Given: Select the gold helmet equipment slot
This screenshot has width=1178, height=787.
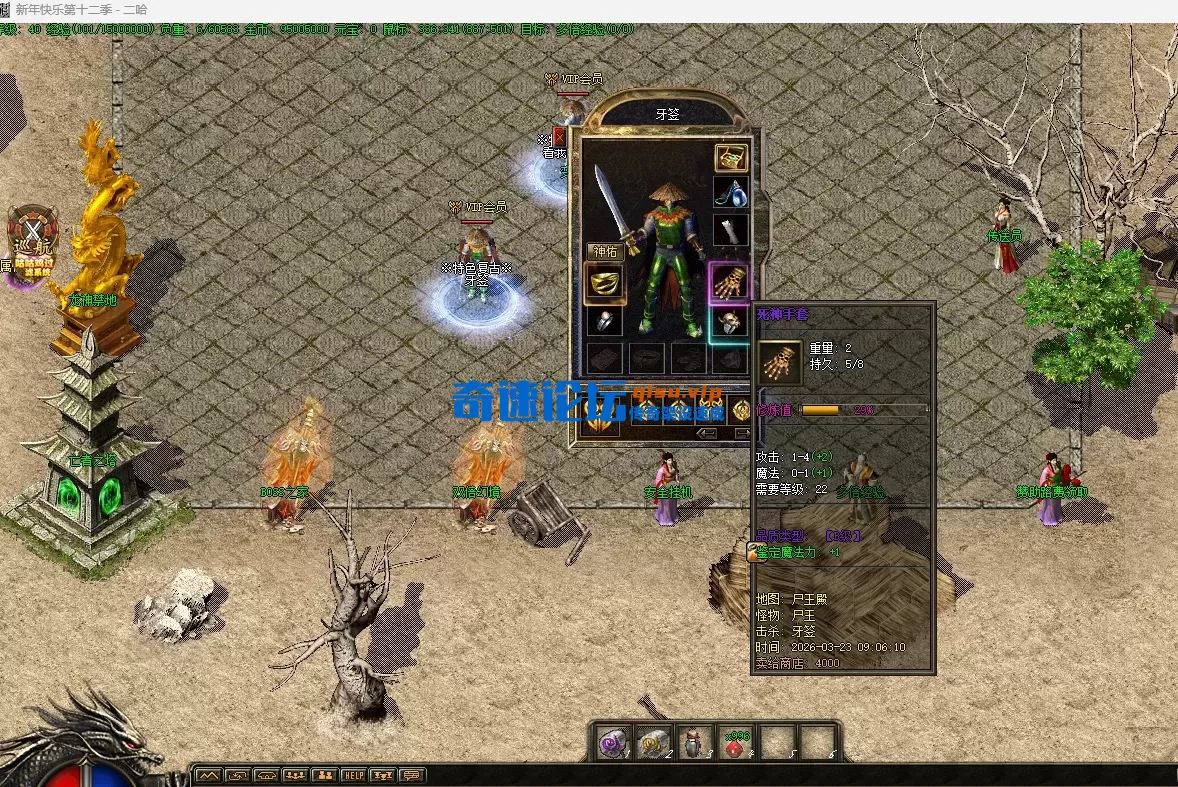Looking at the screenshot, I should [x=604, y=283].
